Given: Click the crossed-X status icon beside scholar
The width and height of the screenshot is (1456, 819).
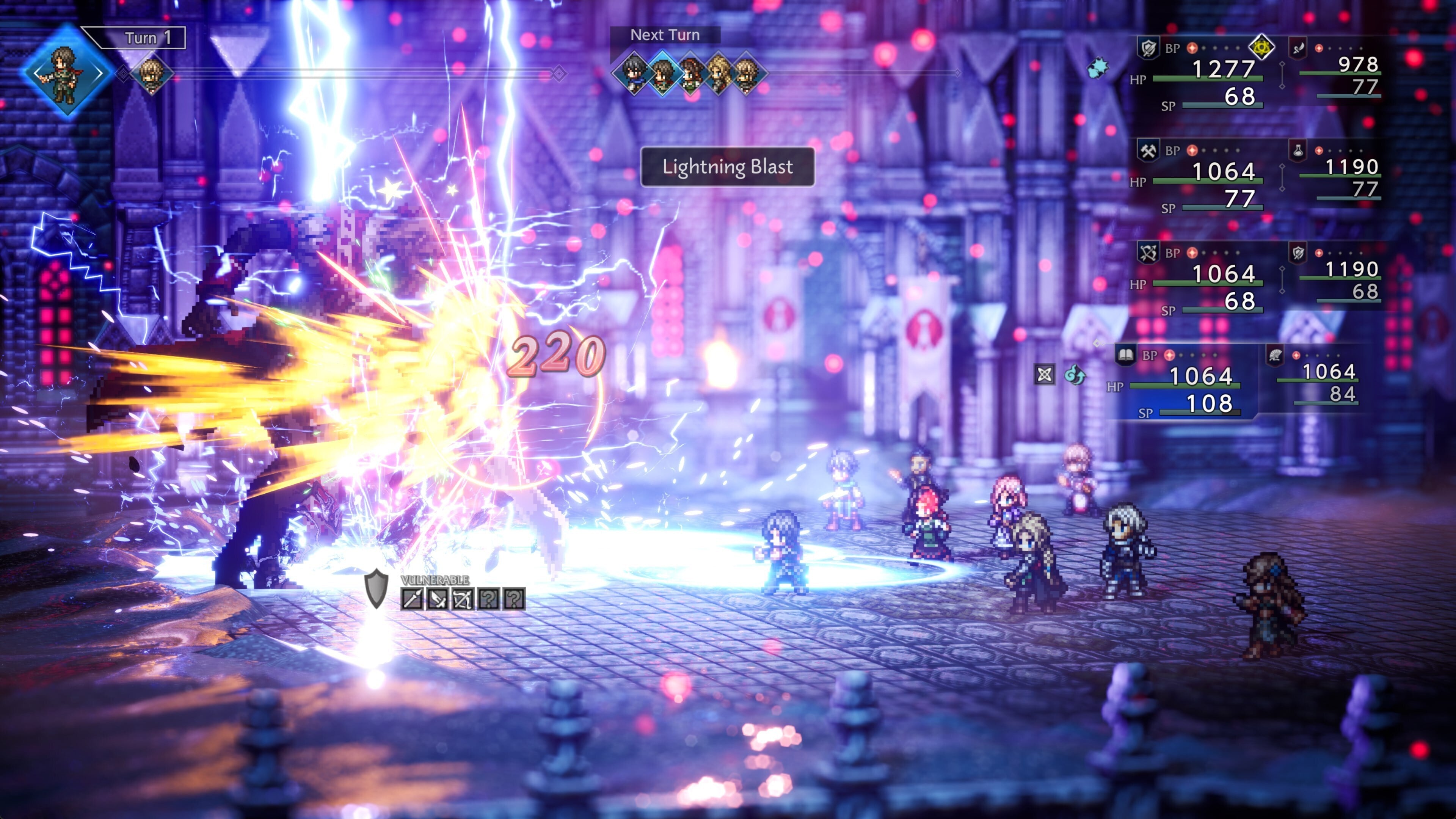Looking at the screenshot, I should (x=1045, y=374).
